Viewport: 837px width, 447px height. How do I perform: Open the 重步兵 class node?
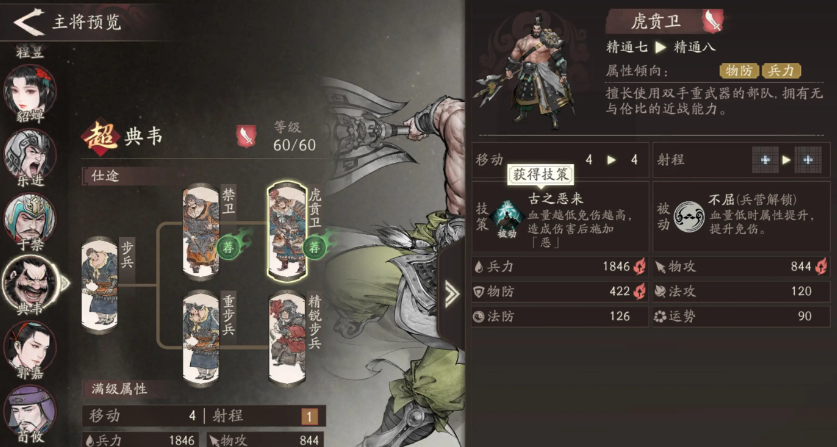pyautogui.click(x=201, y=335)
